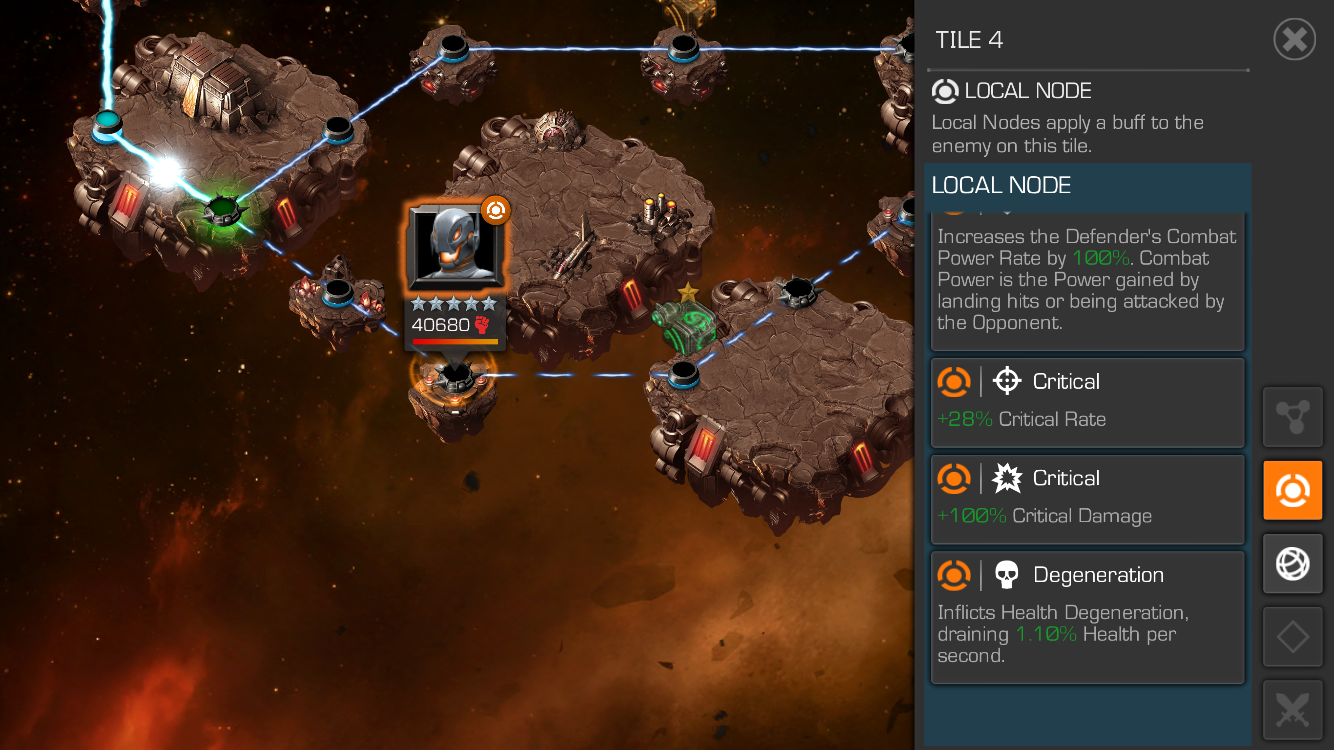Select the Degeneration buff entry
This screenshot has height=750, width=1334.
(1087, 616)
